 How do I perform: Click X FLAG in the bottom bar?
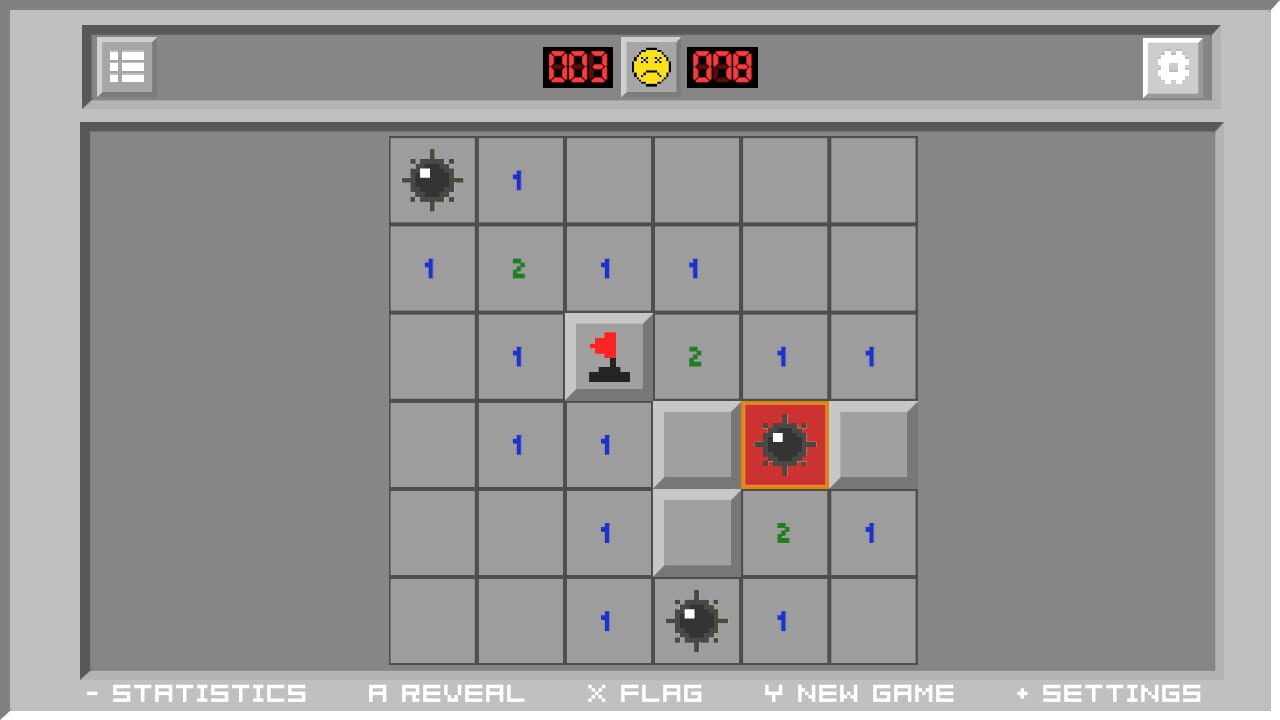click(x=647, y=692)
